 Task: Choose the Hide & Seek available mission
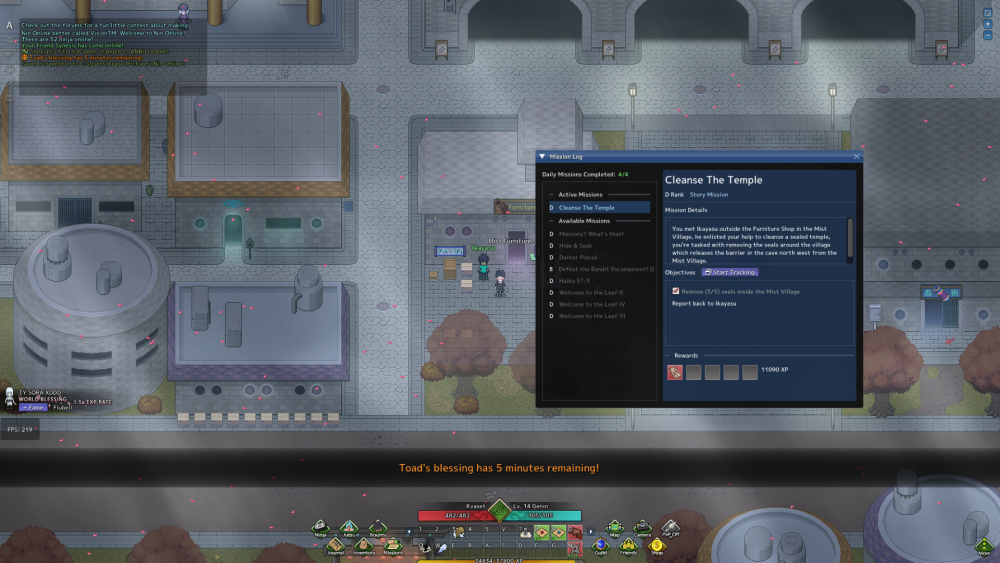tap(577, 245)
